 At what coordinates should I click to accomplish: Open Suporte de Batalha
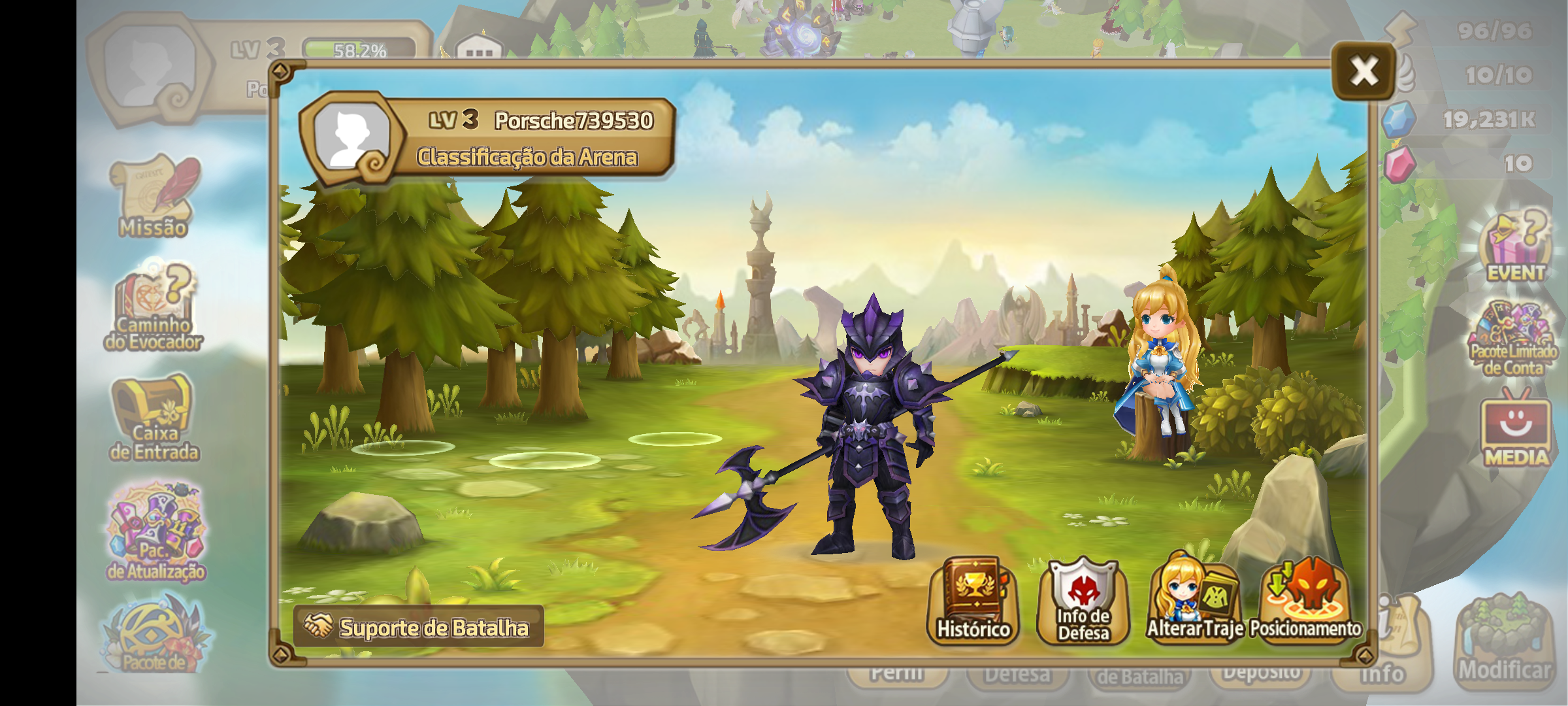pyautogui.click(x=418, y=627)
